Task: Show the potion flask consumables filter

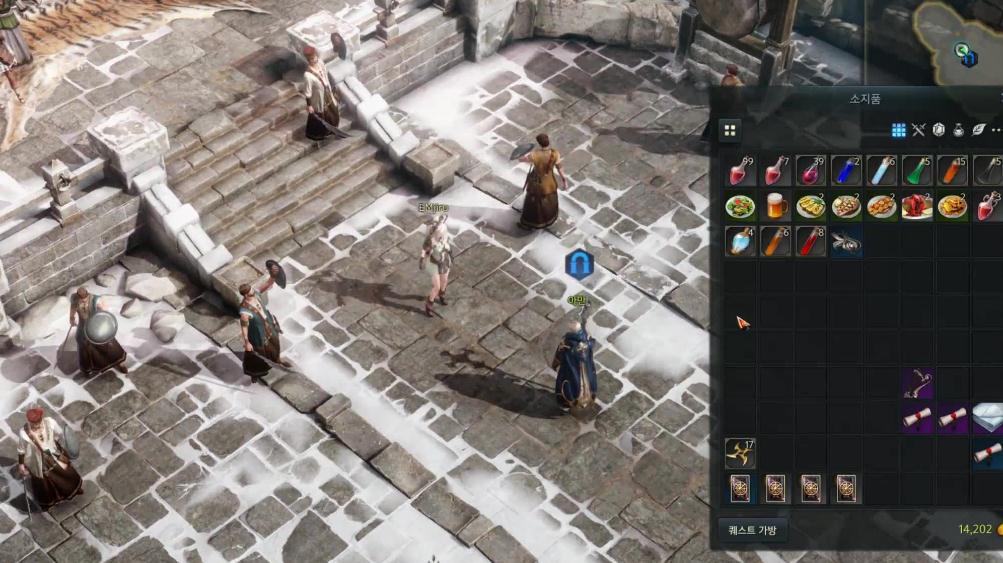Action: (x=959, y=130)
